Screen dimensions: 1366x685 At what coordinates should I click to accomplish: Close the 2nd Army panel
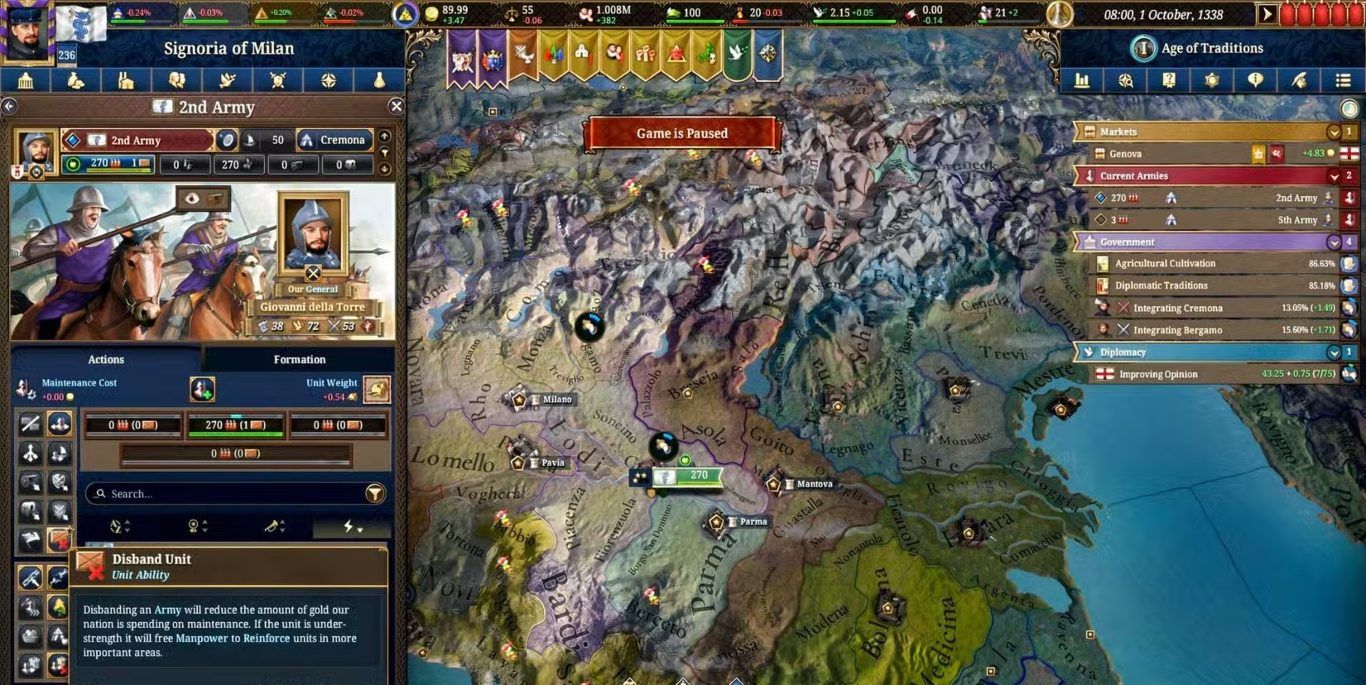[x=396, y=106]
